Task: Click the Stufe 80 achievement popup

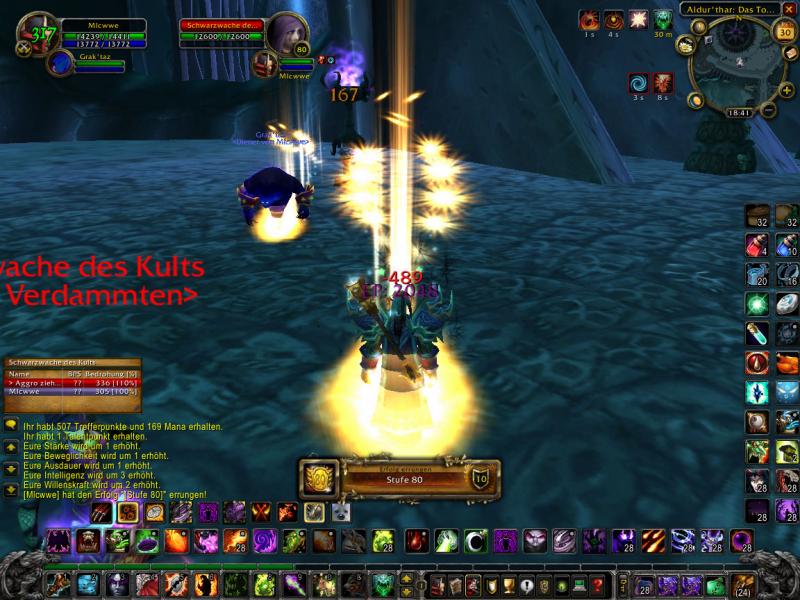Action: pos(400,479)
